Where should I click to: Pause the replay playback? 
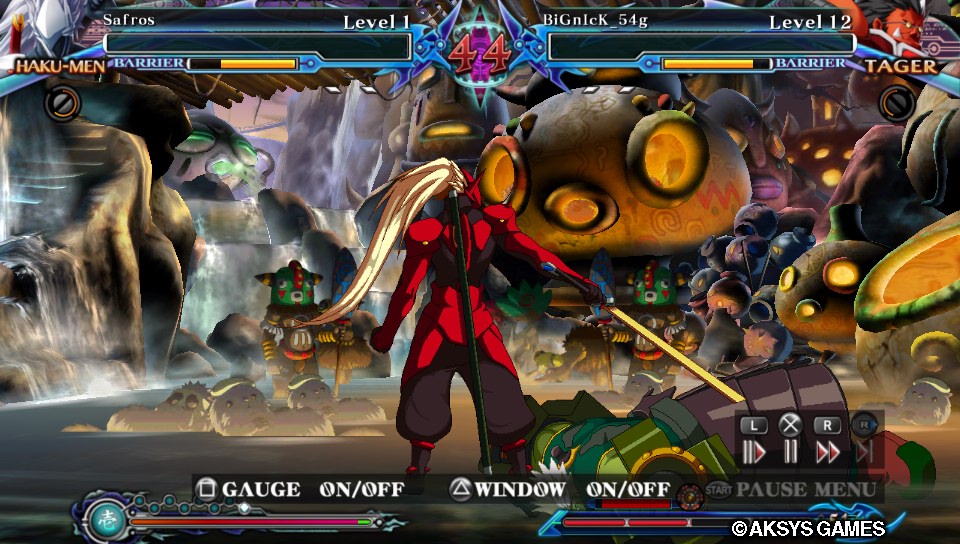(x=790, y=452)
